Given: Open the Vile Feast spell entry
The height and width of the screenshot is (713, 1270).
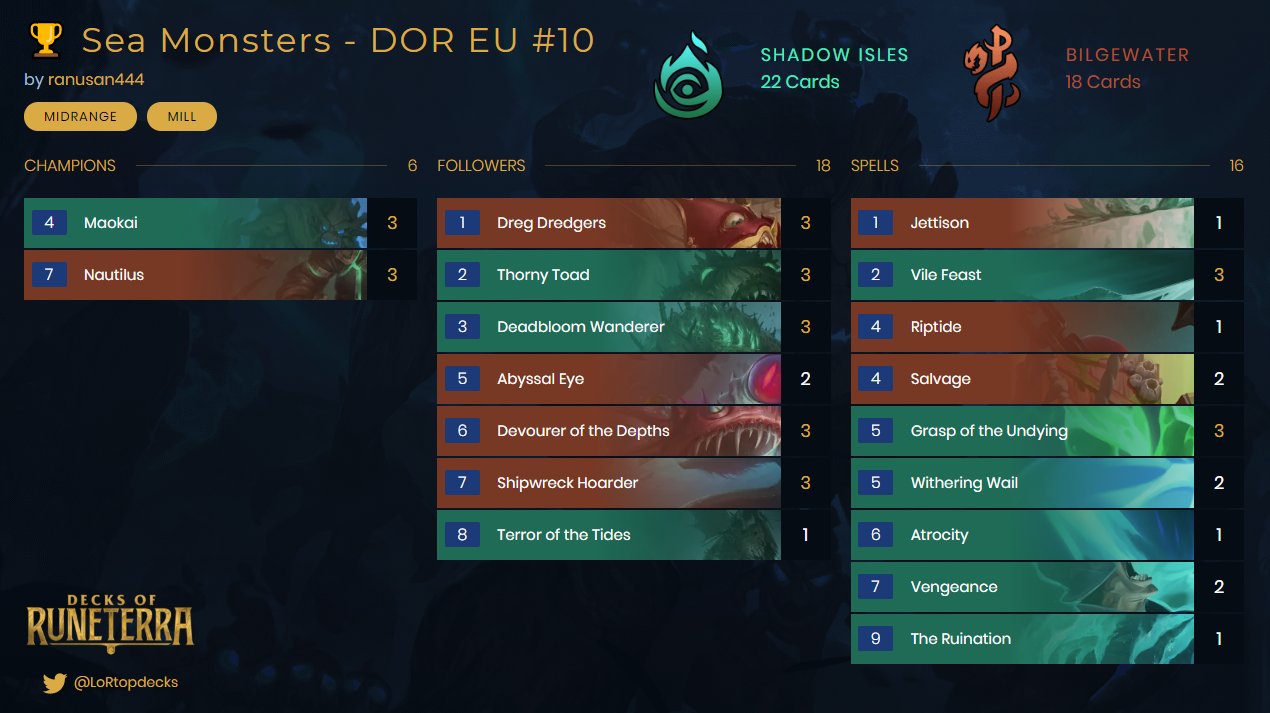Looking at the screenshot, I should tap(1021, 275).
